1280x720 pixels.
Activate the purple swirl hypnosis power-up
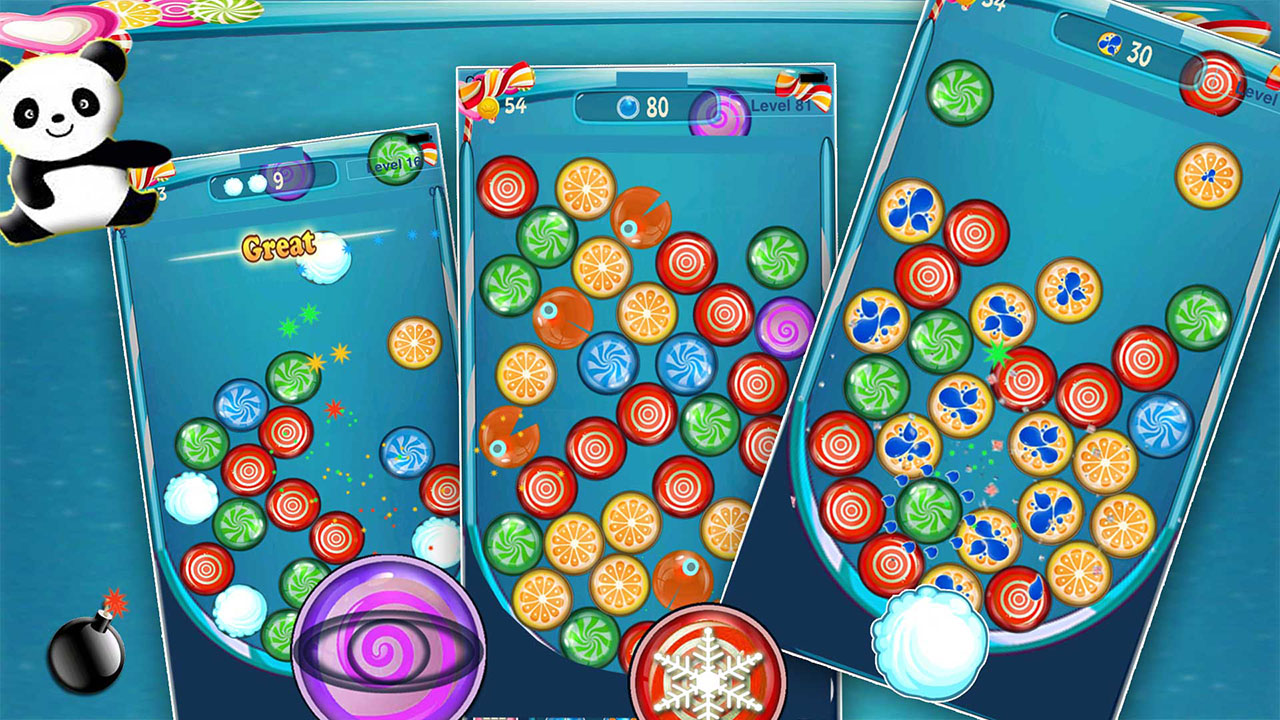[x=390, y=650]
